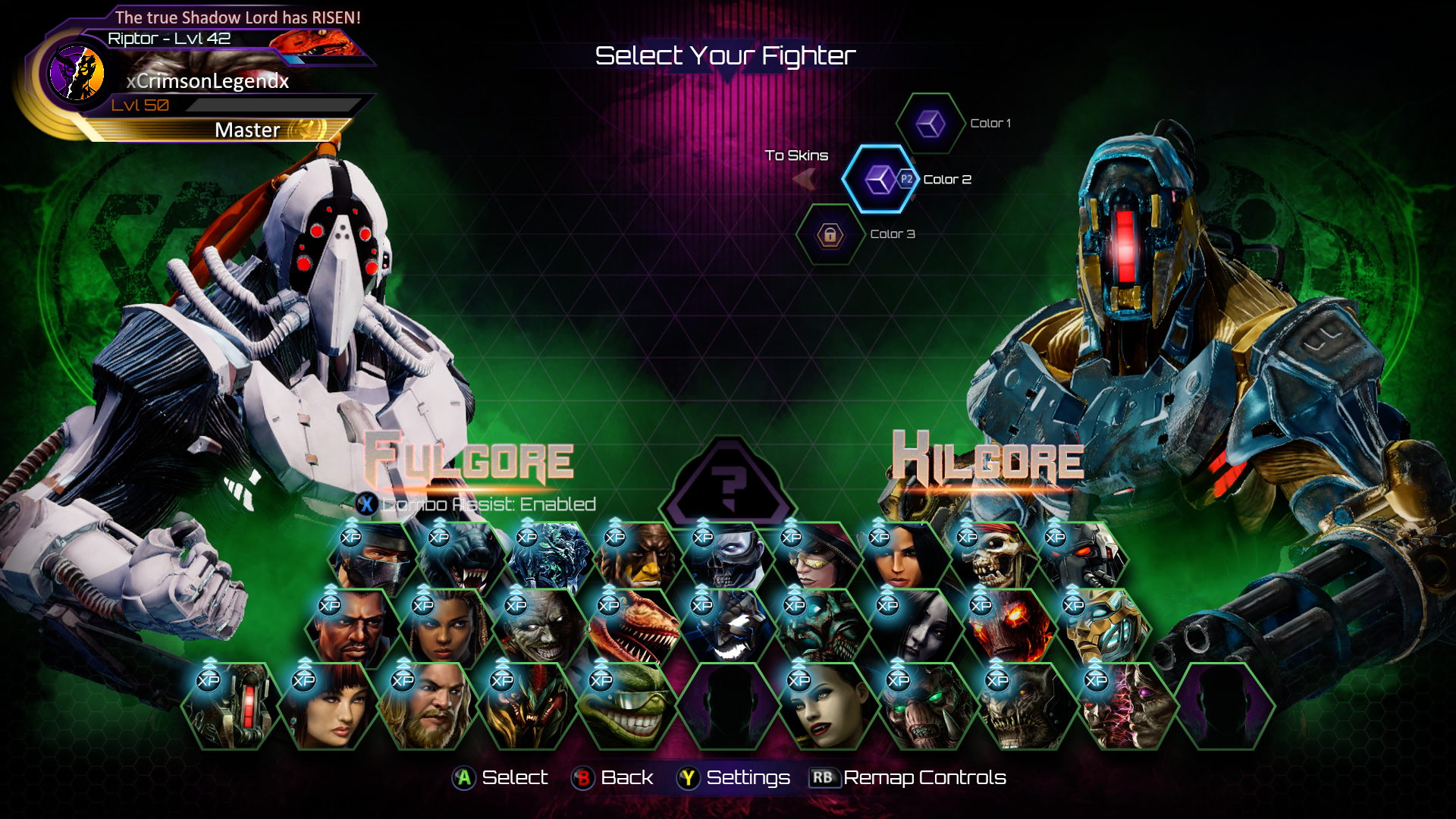Switch to the Color 1 option
The image size is (1456, 819).
[930, 124]
